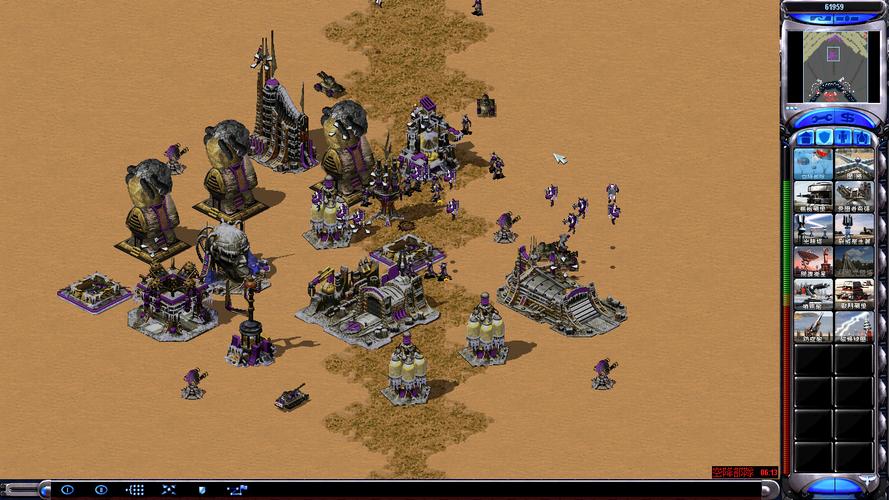This screenshot has width=889, height=500.
Task: Select team two on the command bar
Action: tap(100, 490)
